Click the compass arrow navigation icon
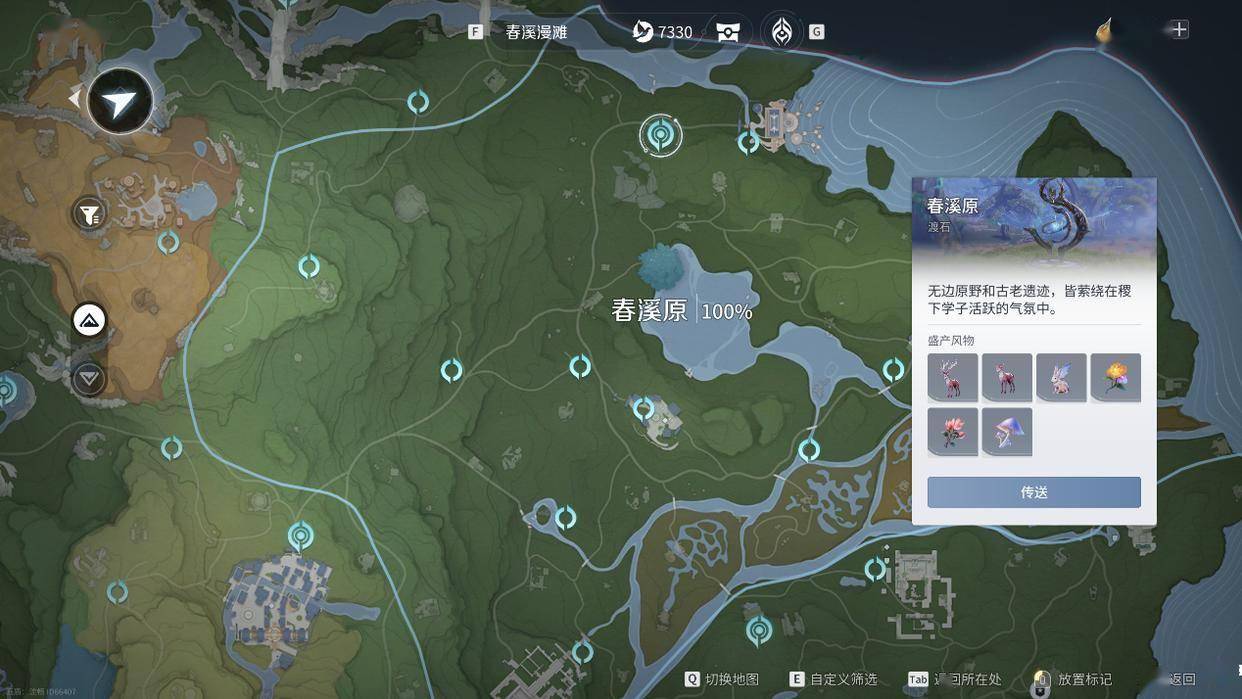The width and height of the screenshot is (1242, 699). pyautogui.click(x=120, y=101)
